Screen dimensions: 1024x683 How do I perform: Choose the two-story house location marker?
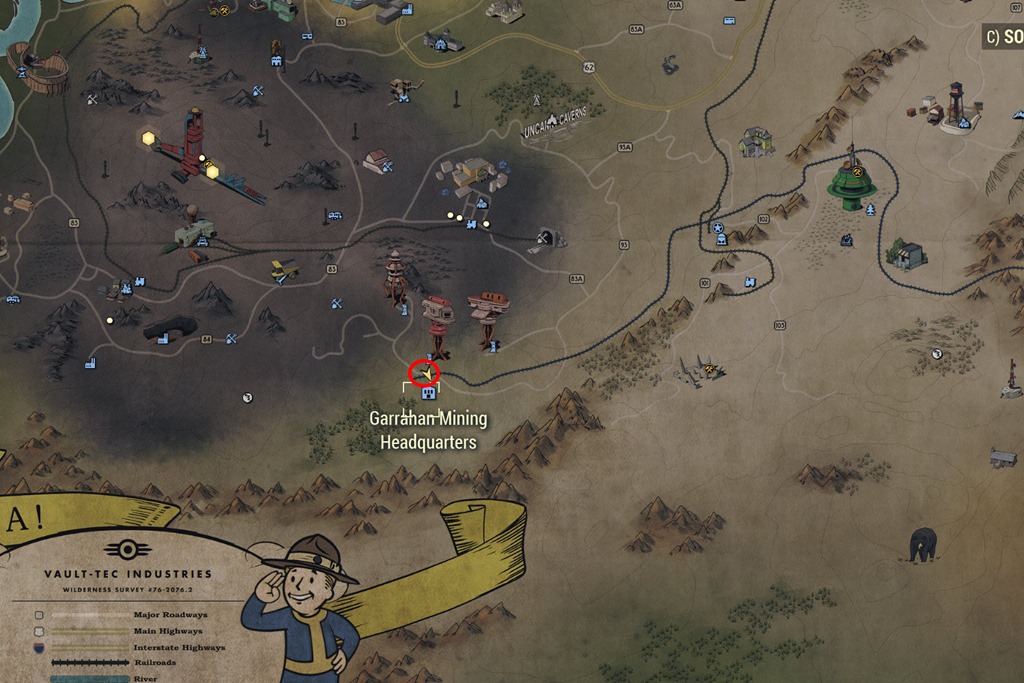(x=756, y=141)
